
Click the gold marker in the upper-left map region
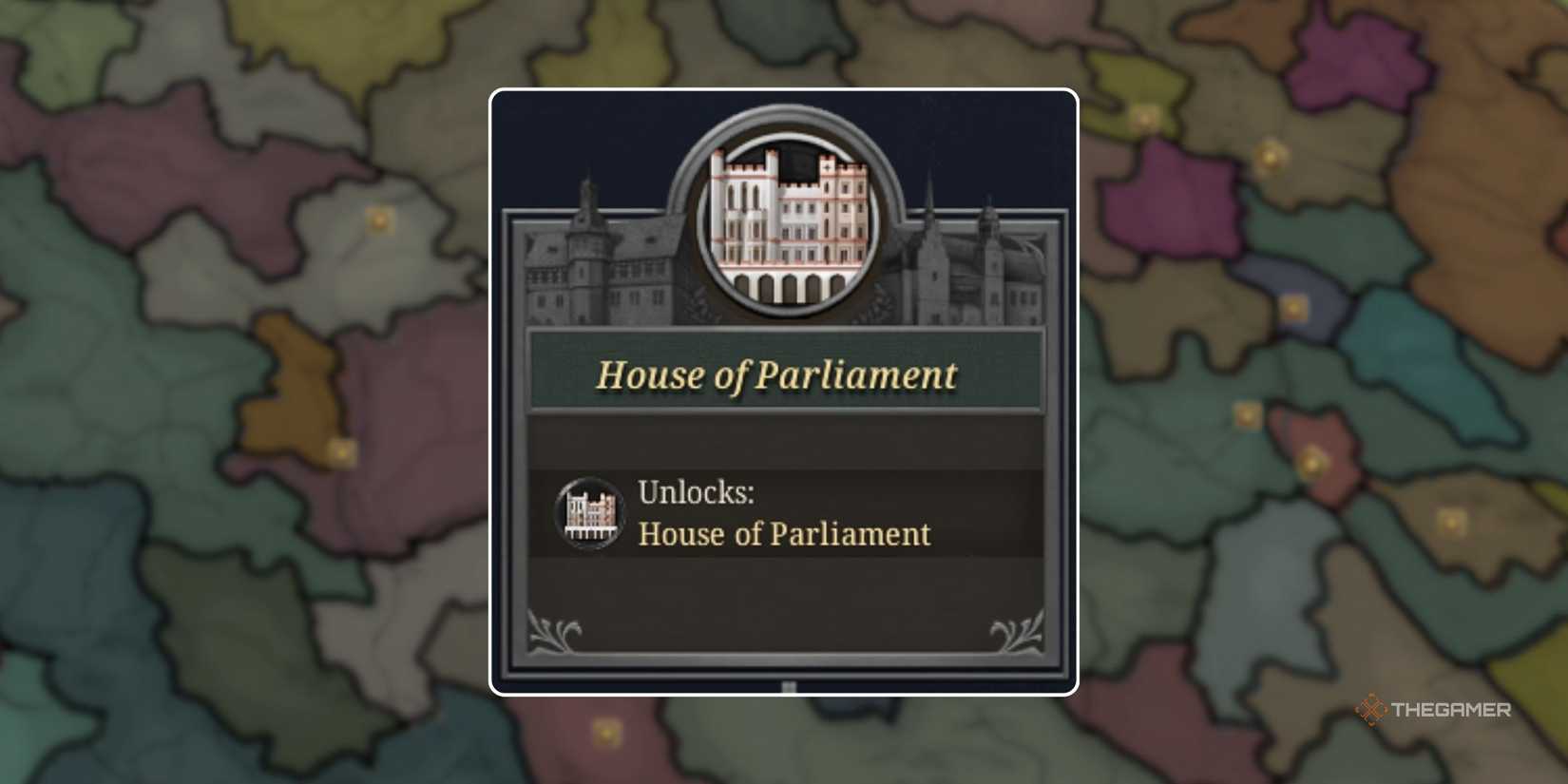click(x=379, y=219)
